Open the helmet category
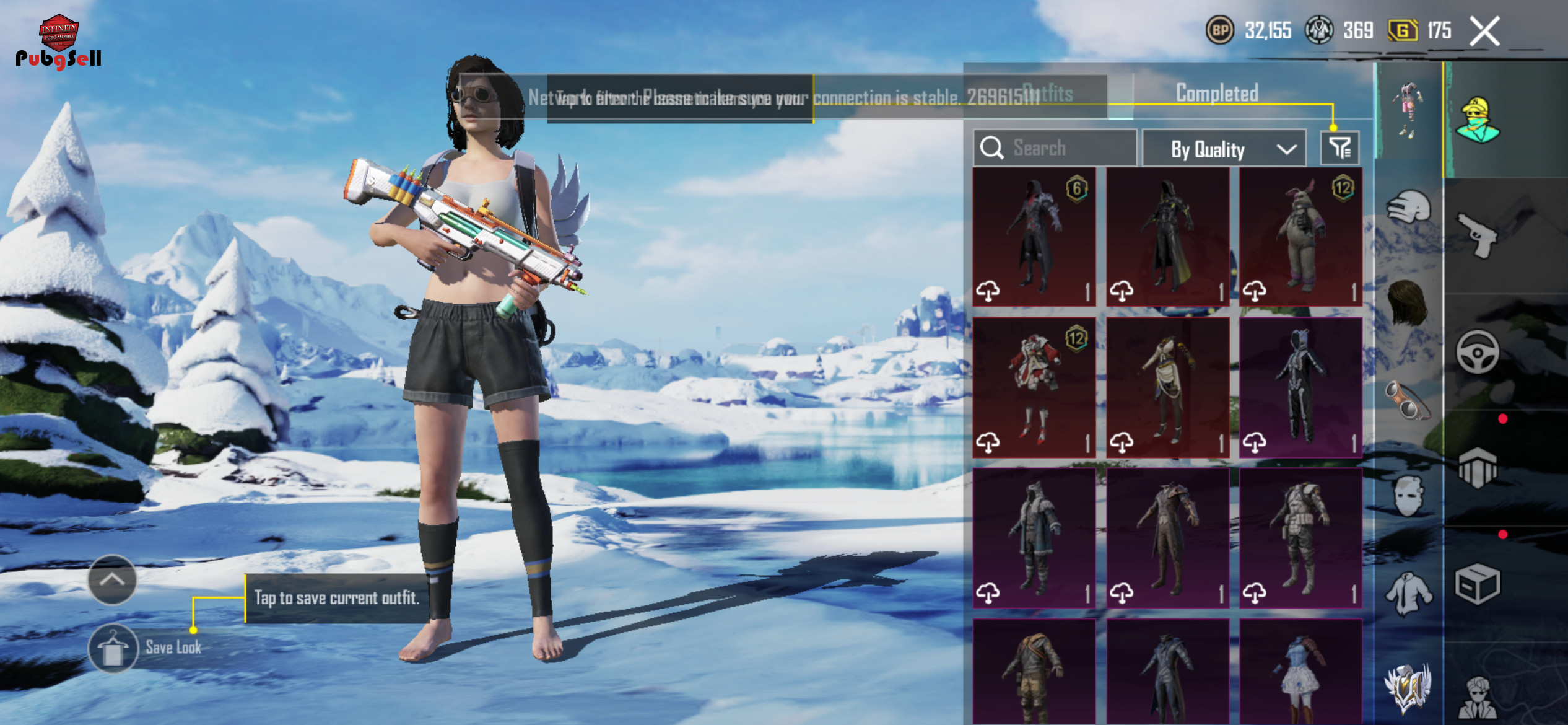 point(1409,206)
